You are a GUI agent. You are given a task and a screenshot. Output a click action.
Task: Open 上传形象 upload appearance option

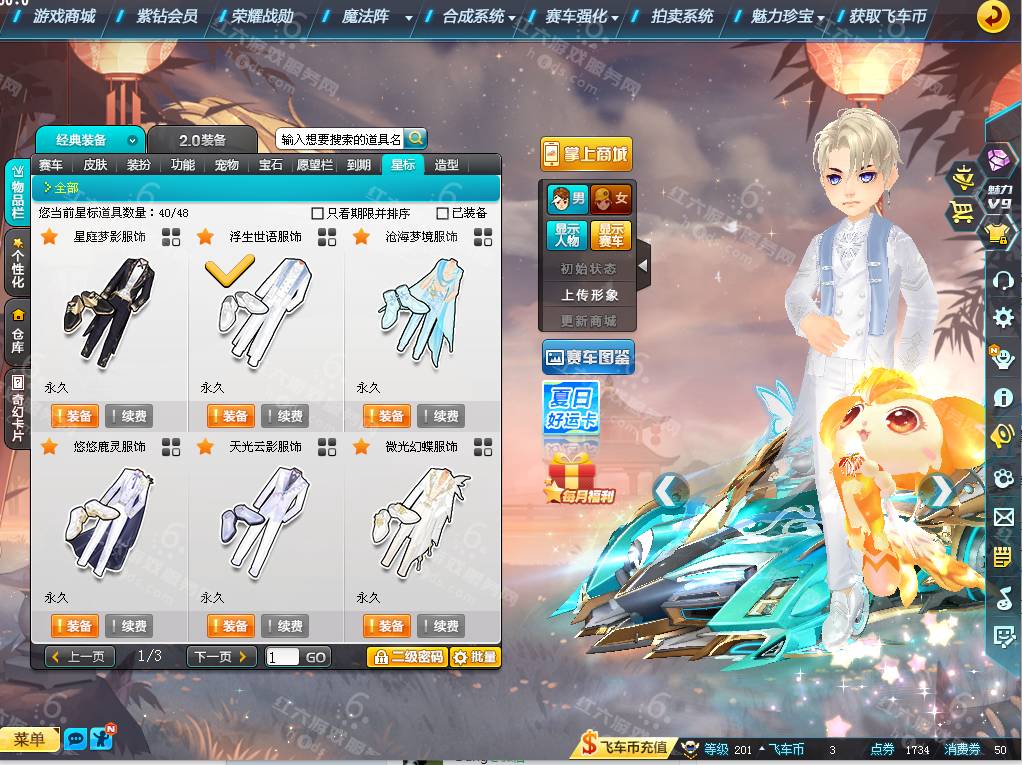pos(589,295)
